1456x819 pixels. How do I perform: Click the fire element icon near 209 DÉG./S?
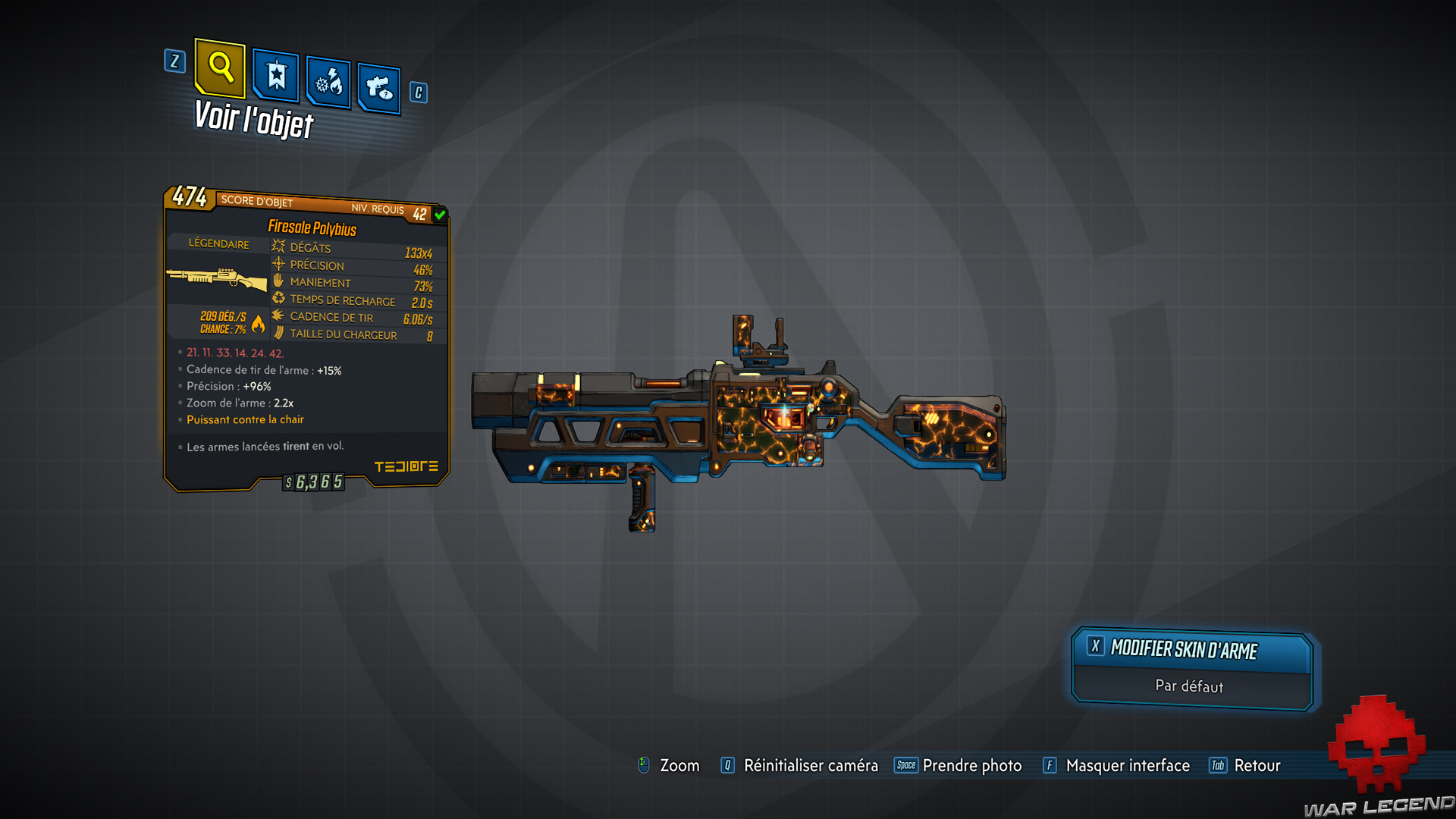[x=257, y=323]
